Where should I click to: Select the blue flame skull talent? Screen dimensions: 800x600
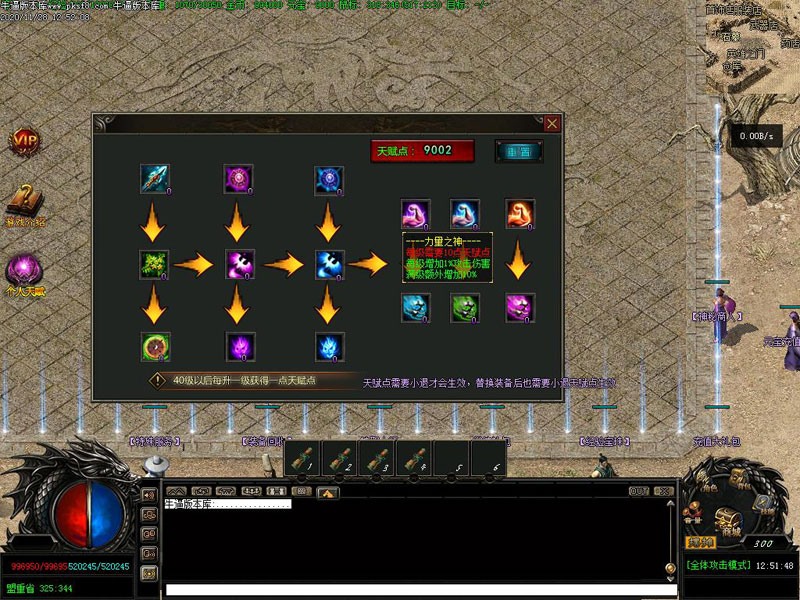click(x=329, y=346)
